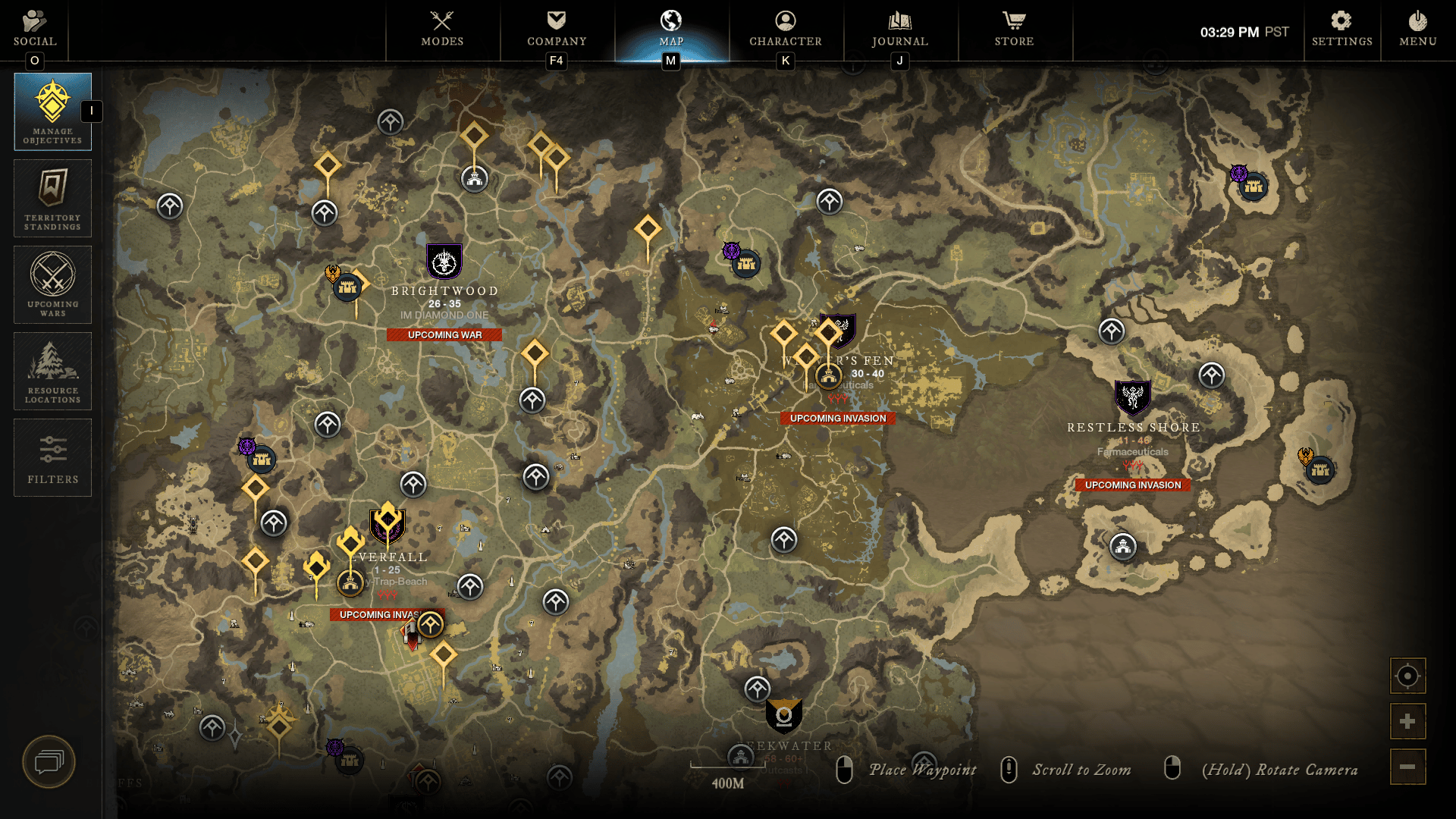
Task: View Upcoming Wars list
Action: [52, 285]
